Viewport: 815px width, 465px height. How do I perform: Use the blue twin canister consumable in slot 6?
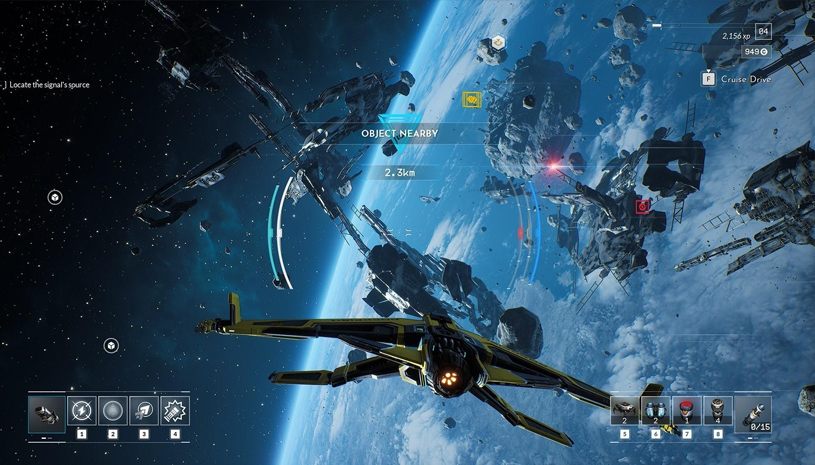point(656,410)
